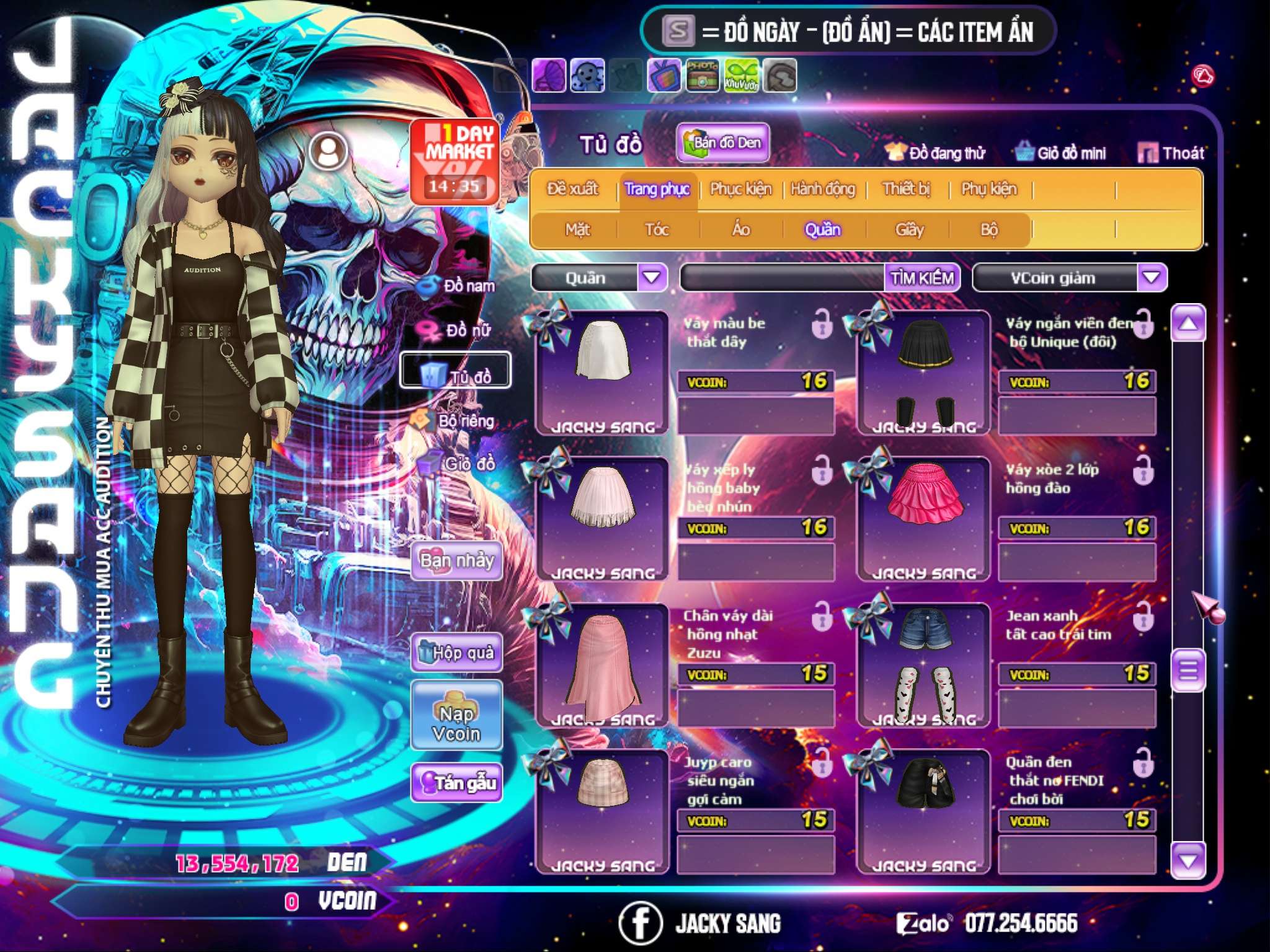Viewport: 1270px width, 952px height.
Task: Open the Quần filter dropdown
Action: 652,277
